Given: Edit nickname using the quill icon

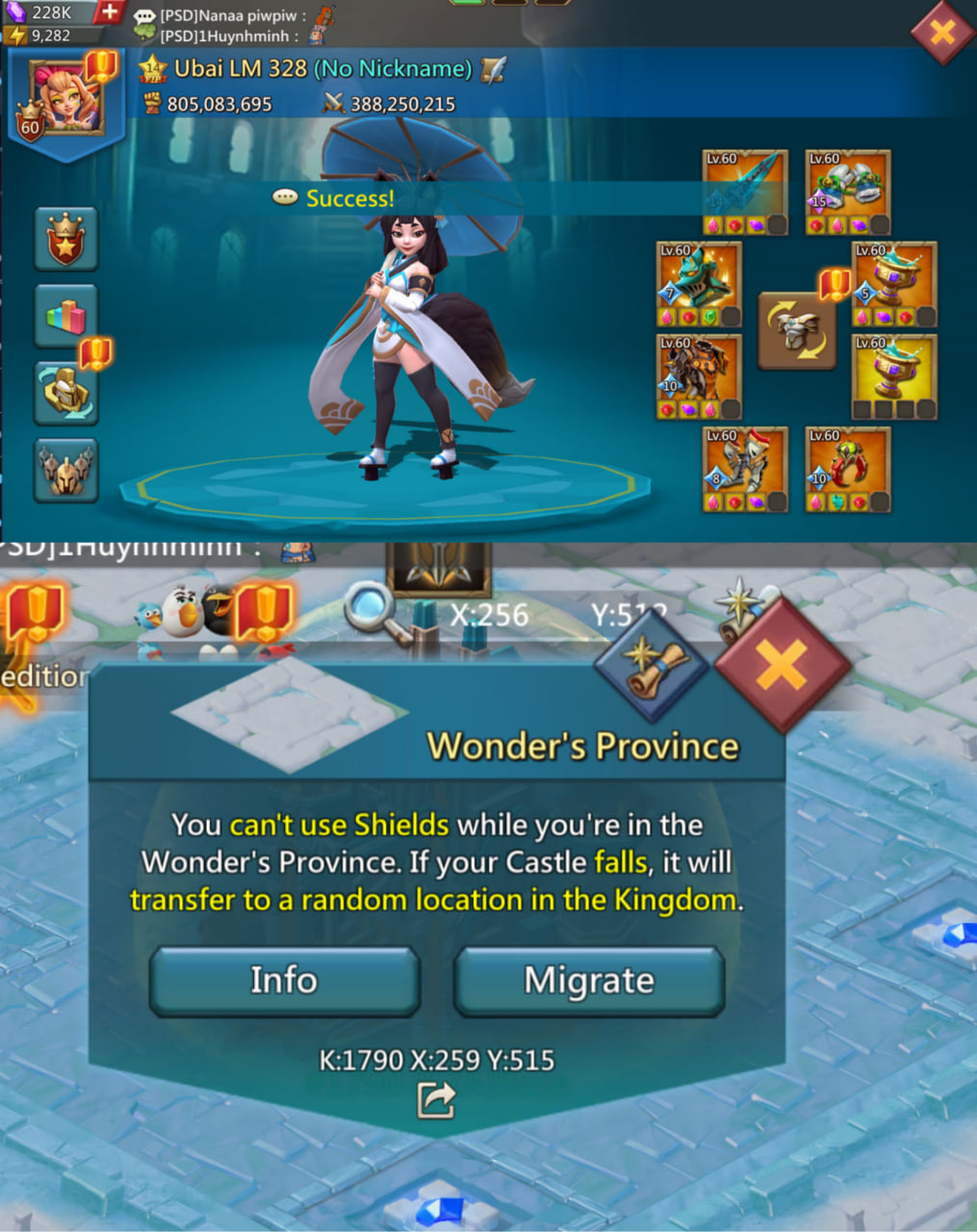Looking at the screenshot, I should tap(493, 69).
